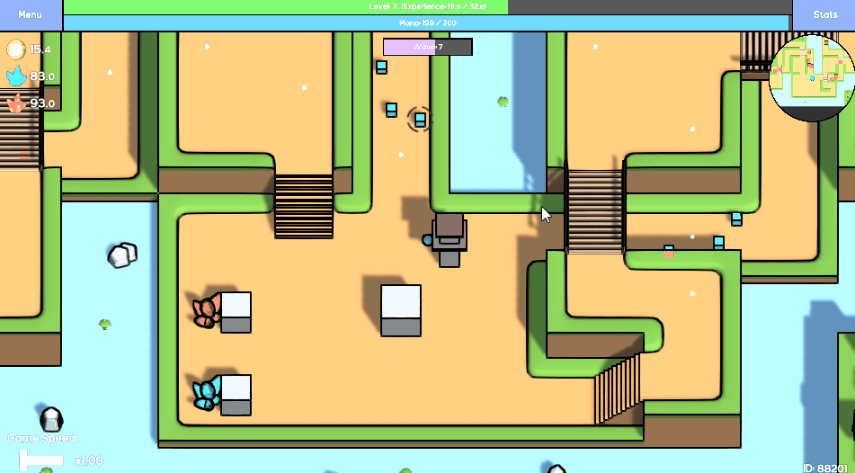Open the Menu button

pyautogui.click(x=30, y=15)
